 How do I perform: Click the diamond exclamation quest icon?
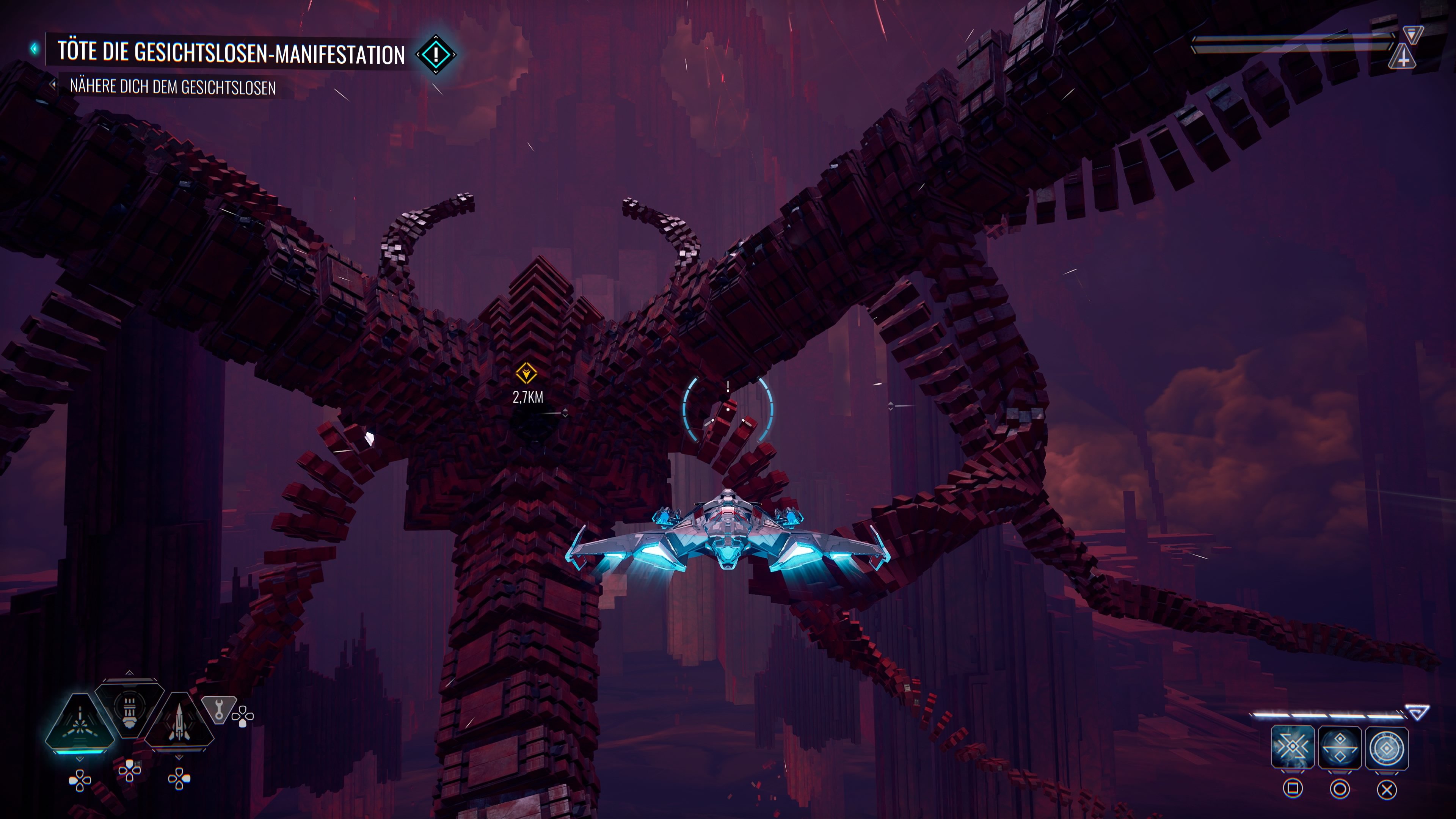436,55
